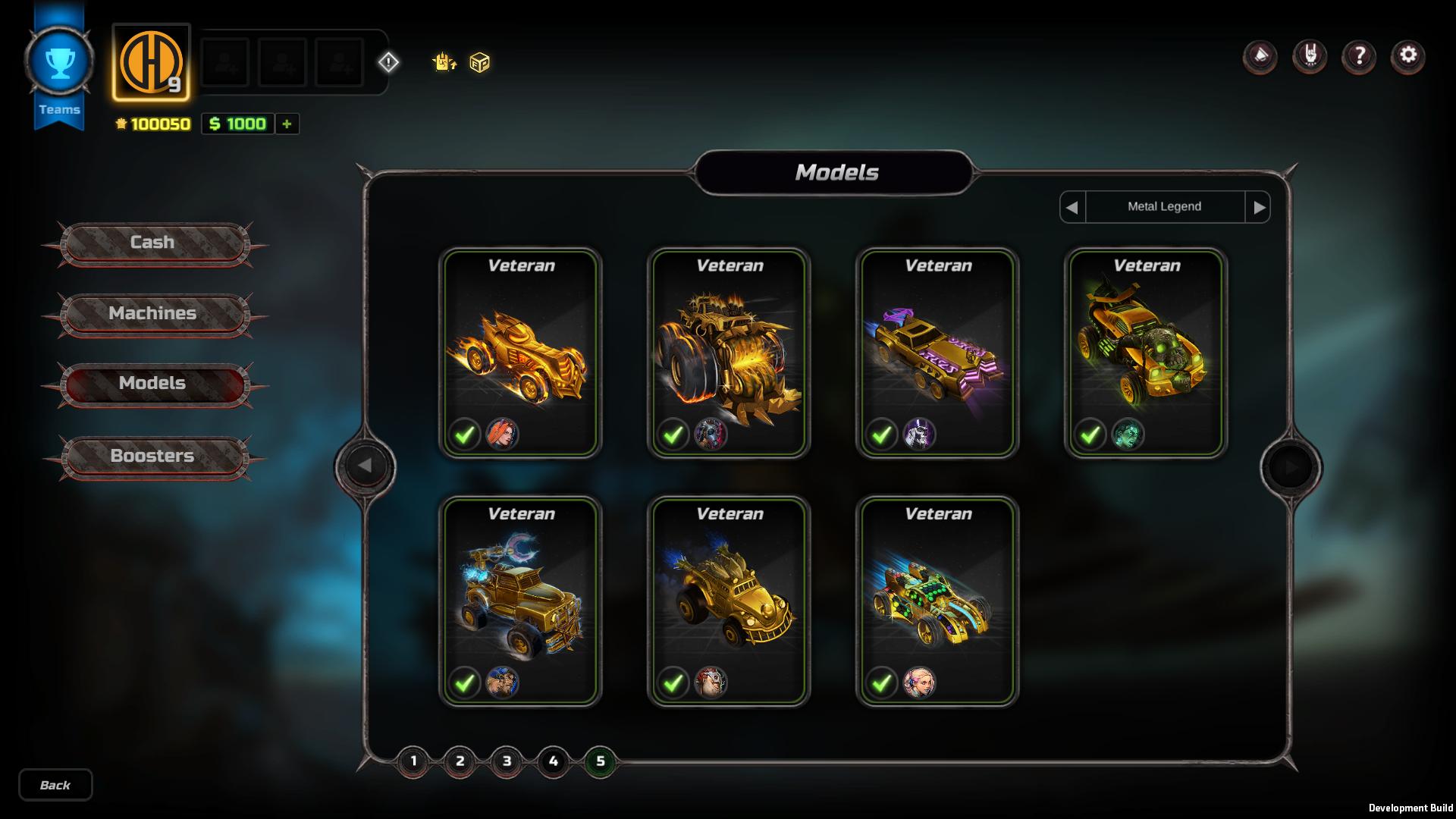Click the left arrow beside Metal Legend
The height and width of the screenshot is (819, 1456).
(x=1072, y=206)
